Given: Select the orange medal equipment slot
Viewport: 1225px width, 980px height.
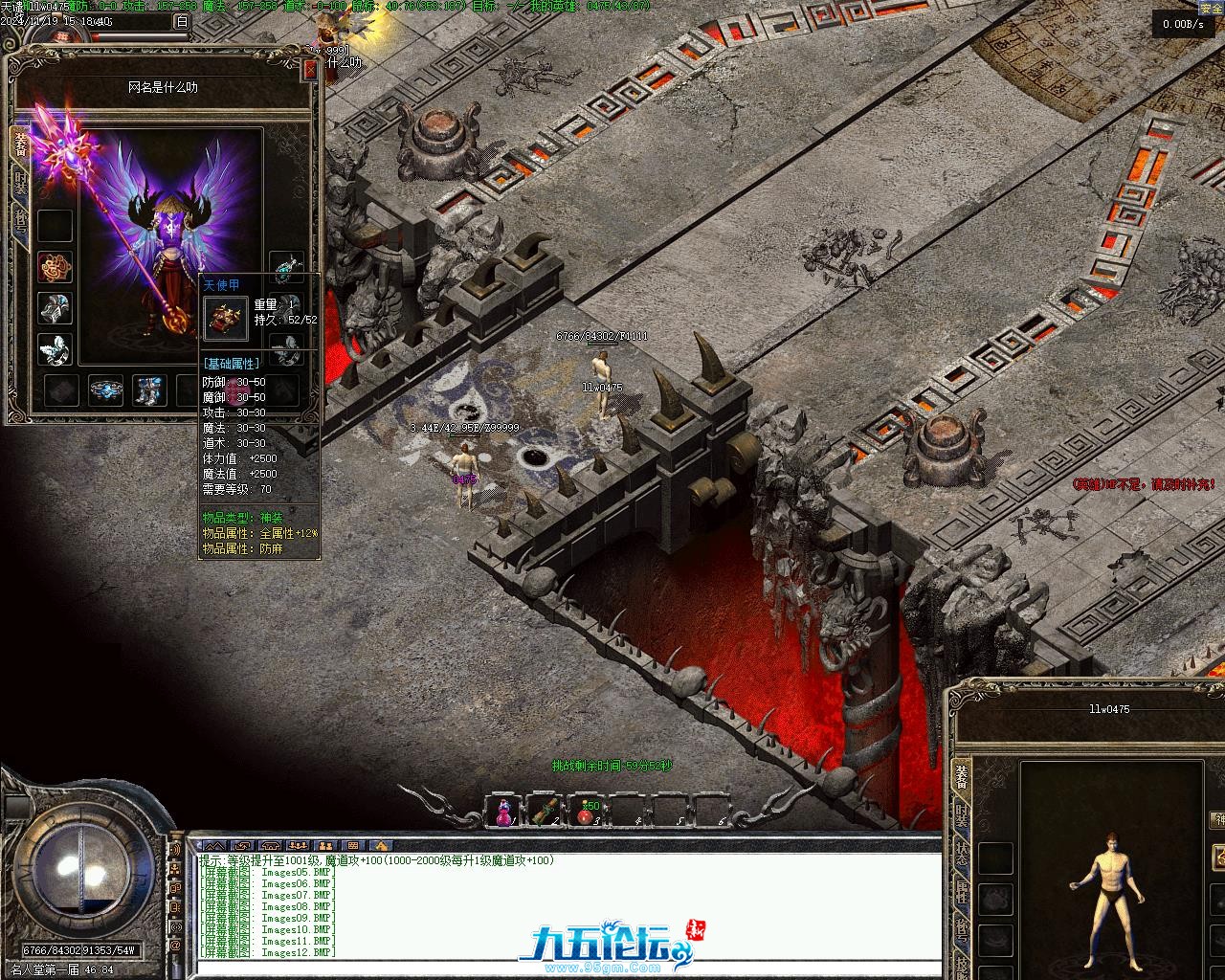Looking at the screenshot, I should [x=55, y=267].
